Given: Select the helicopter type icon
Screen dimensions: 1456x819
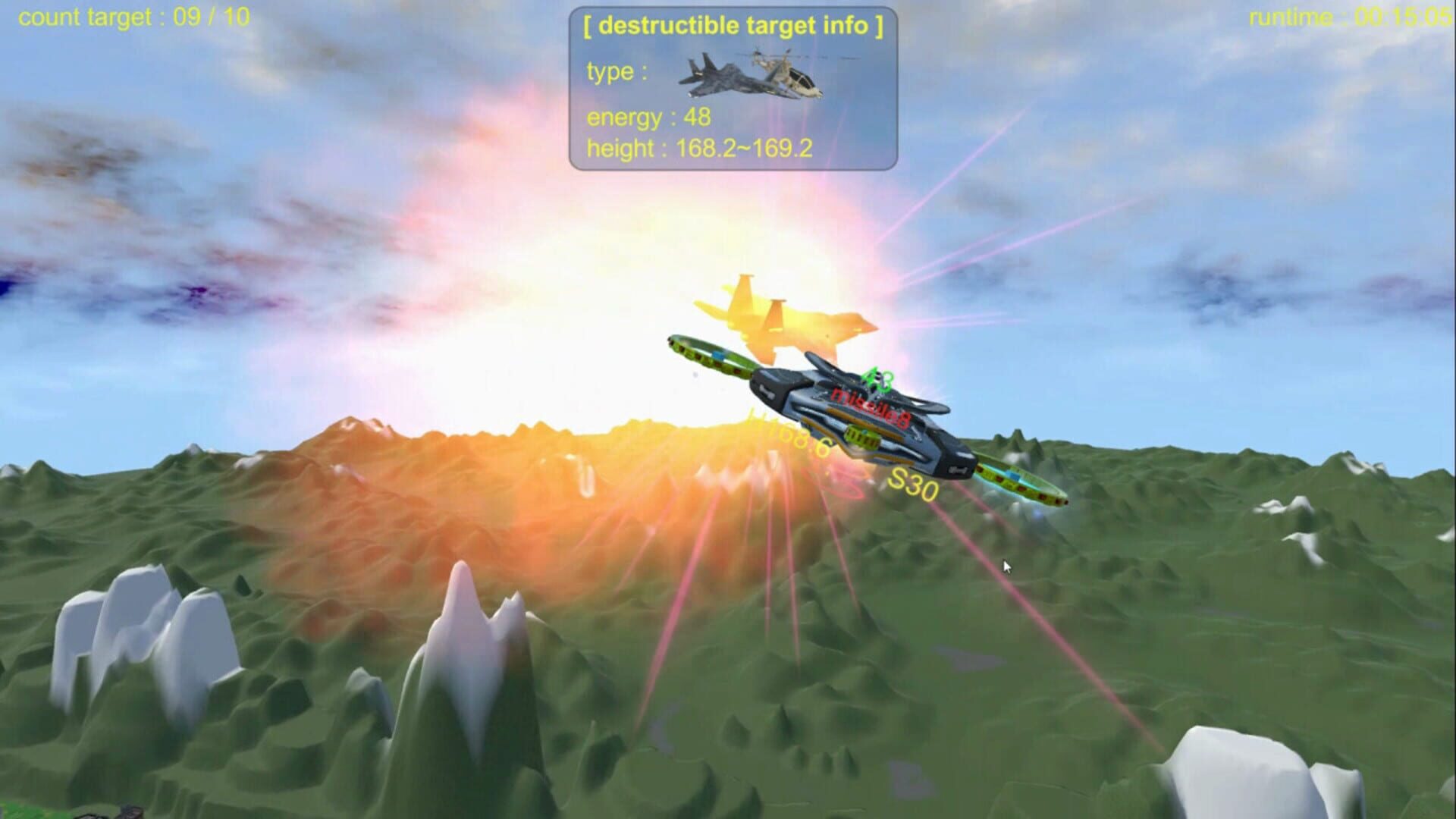Looking at the screenshot, I should (x=789, y=76).
